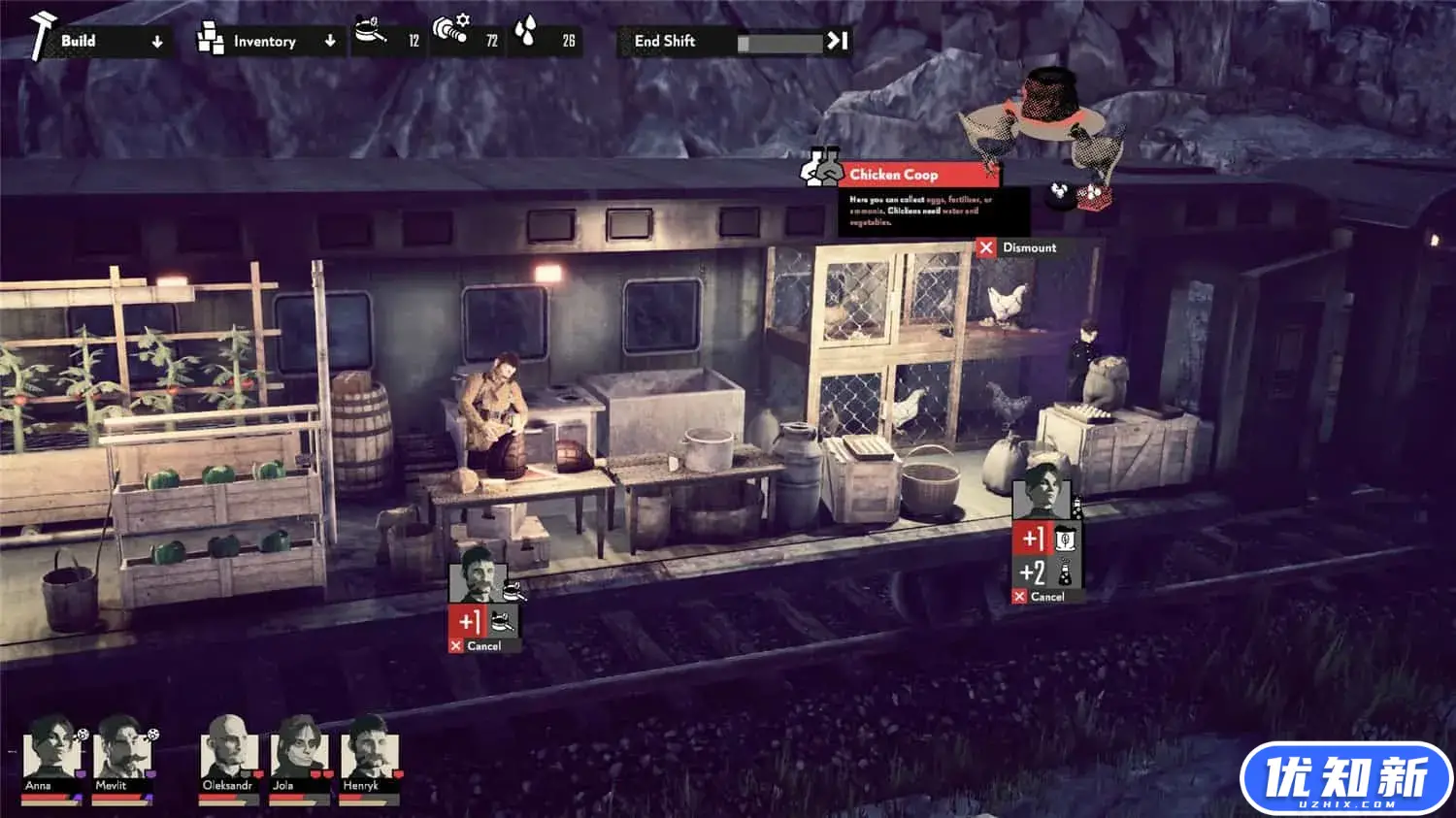The width and height of the screenshot is (1456, 818).
Task: Choose Oleksandr's character portrait
Action: click(x=228, y=751)
